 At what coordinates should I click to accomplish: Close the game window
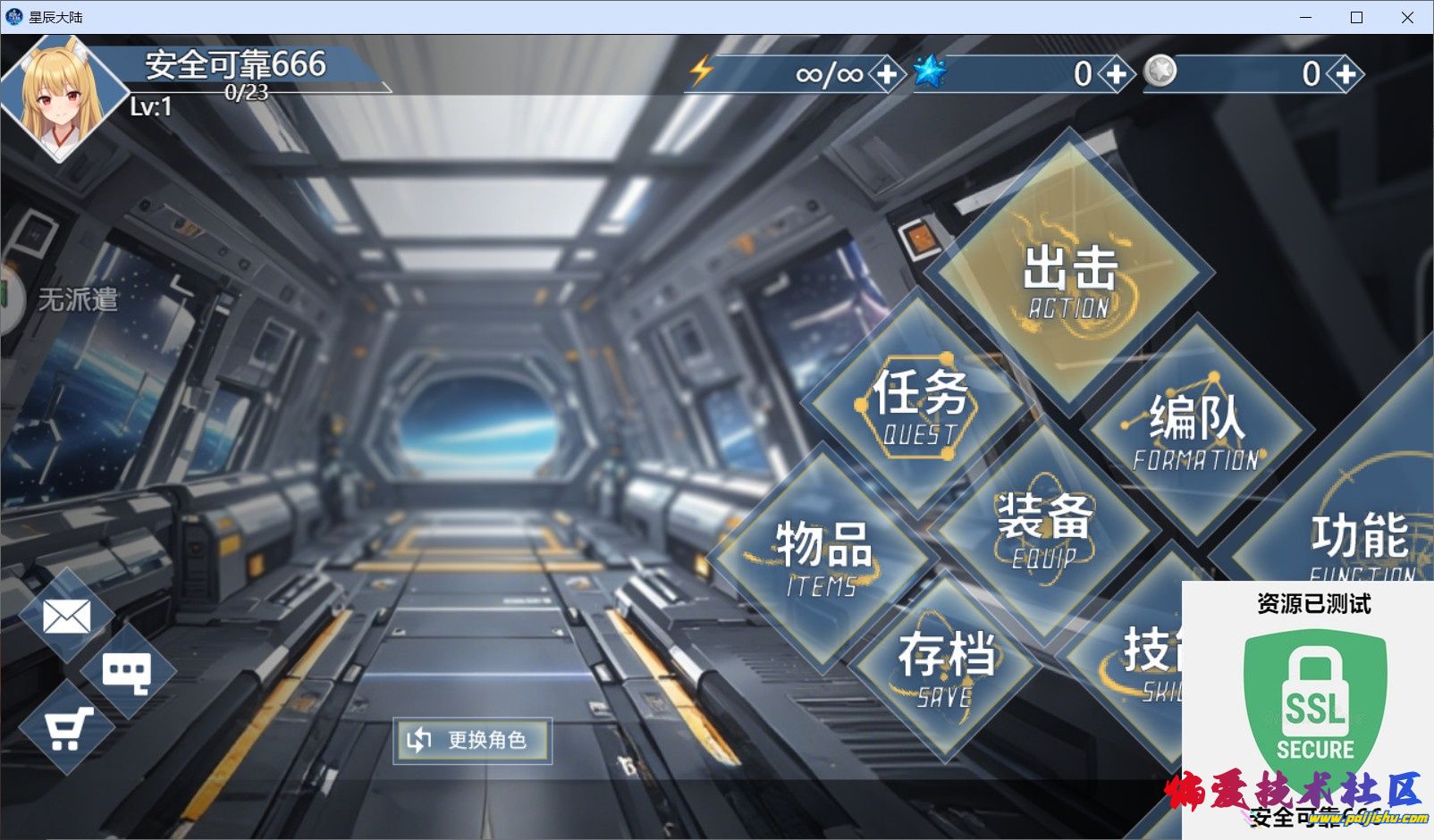[1407, 17]
